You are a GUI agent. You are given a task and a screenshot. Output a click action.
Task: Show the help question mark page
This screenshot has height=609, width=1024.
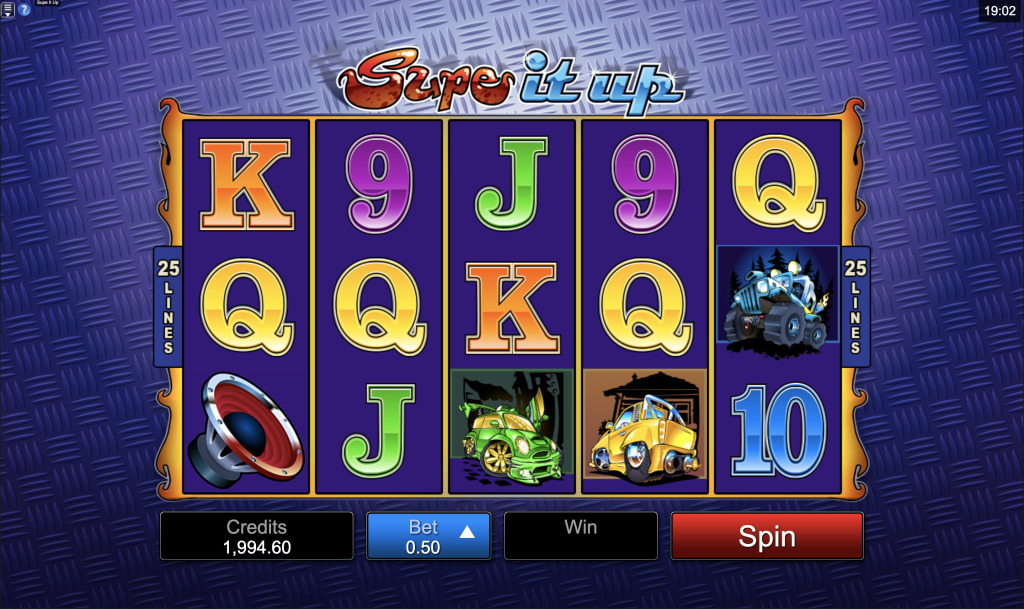tap(24, 10)
